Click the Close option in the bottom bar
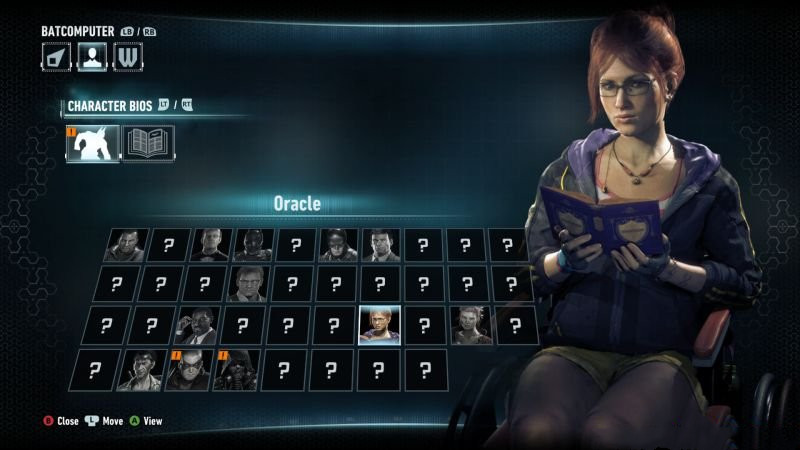 click(x=60, y=421)
